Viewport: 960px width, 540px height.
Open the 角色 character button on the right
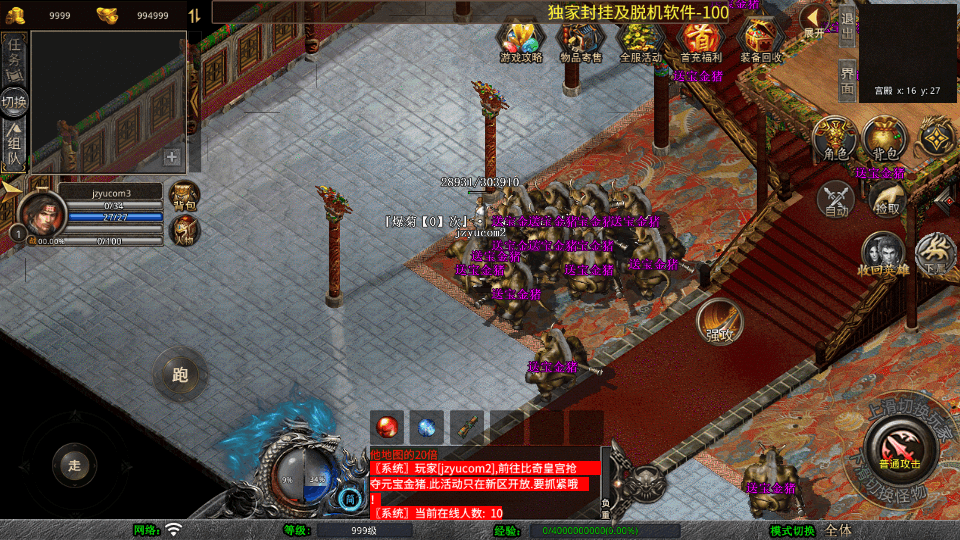pyautogui.click(x=833, y=138)
